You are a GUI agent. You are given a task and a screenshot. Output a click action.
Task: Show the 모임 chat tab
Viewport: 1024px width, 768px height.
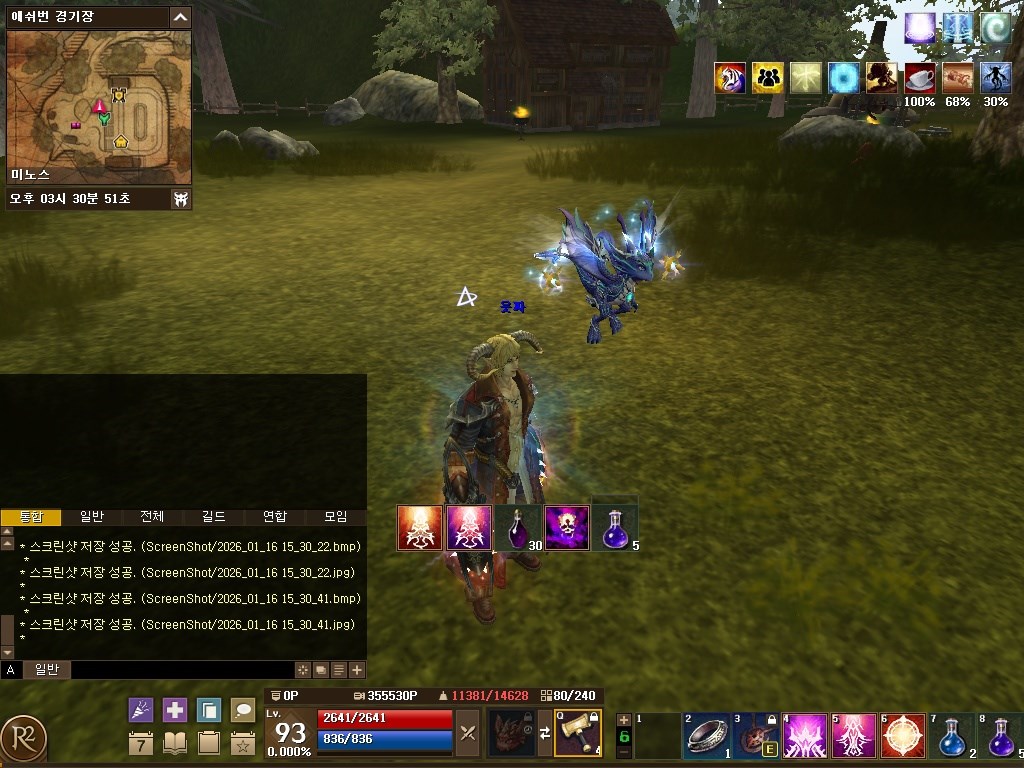coord(335,517)
